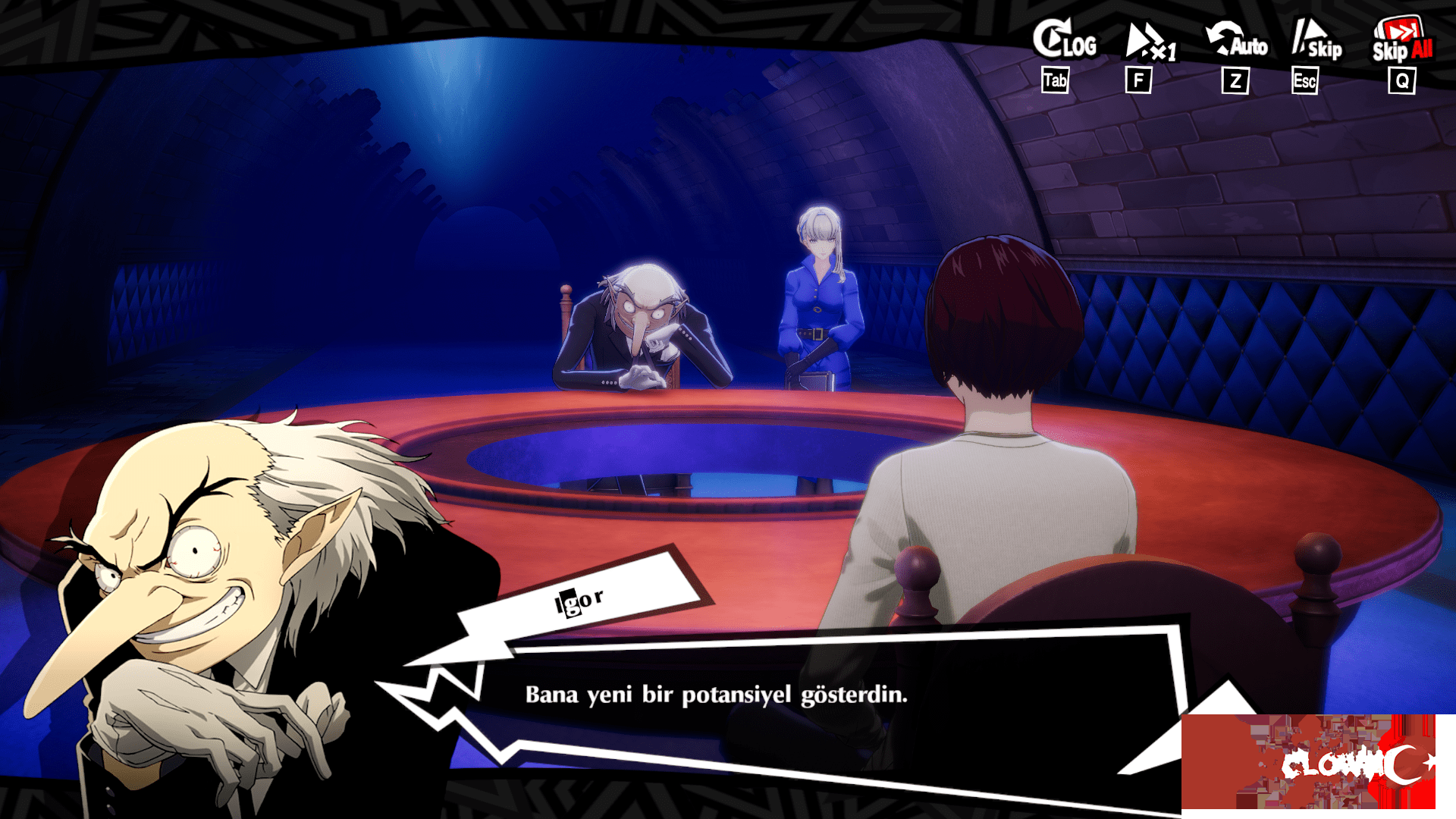The height and width of the screenshot is (819, 1456).
Task: Toggle the fast-forward x1 speed
Action: pyautogui.click(x=1148, y=42)
